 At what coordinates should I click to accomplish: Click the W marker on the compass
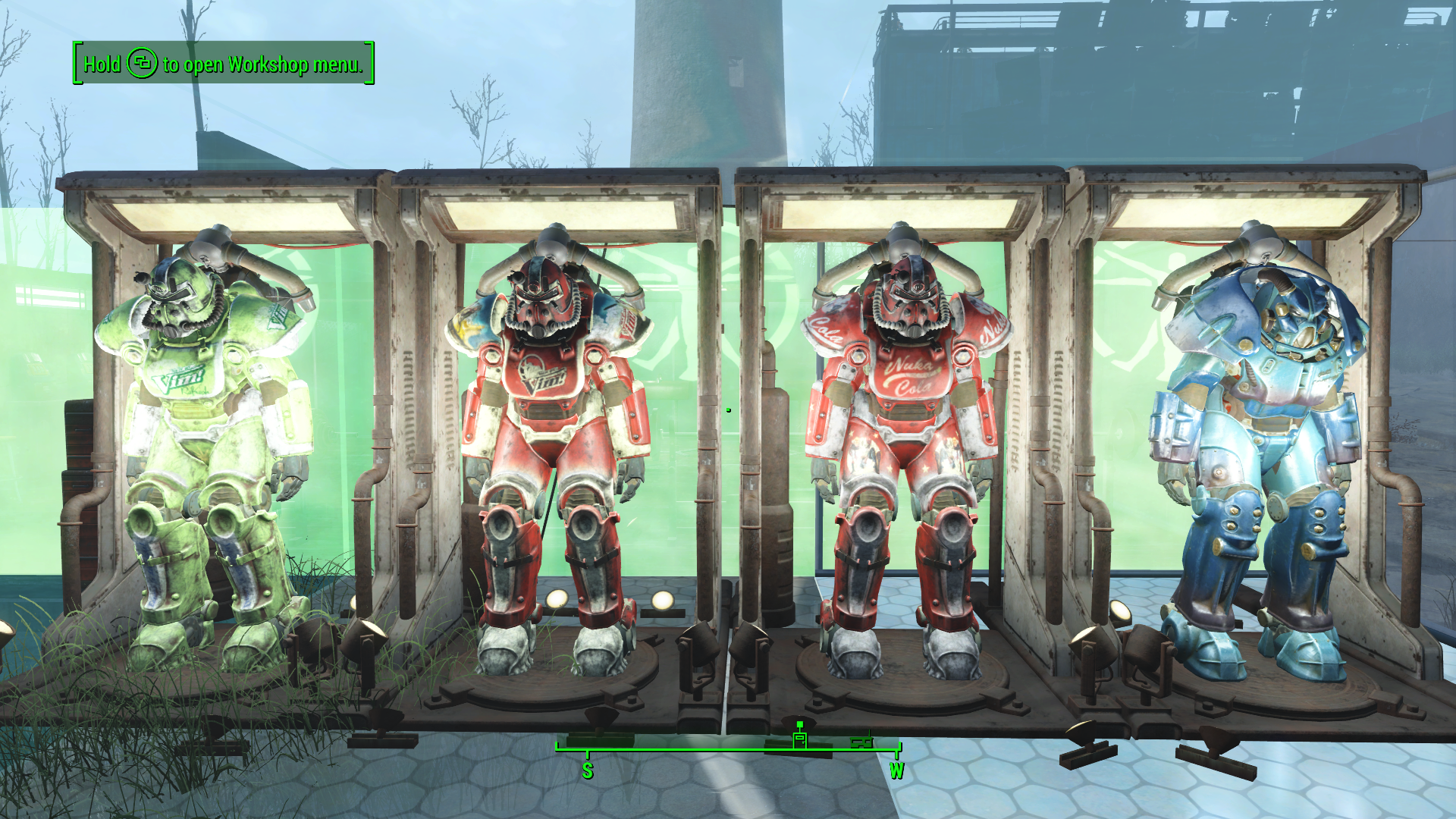click(899, 769)
